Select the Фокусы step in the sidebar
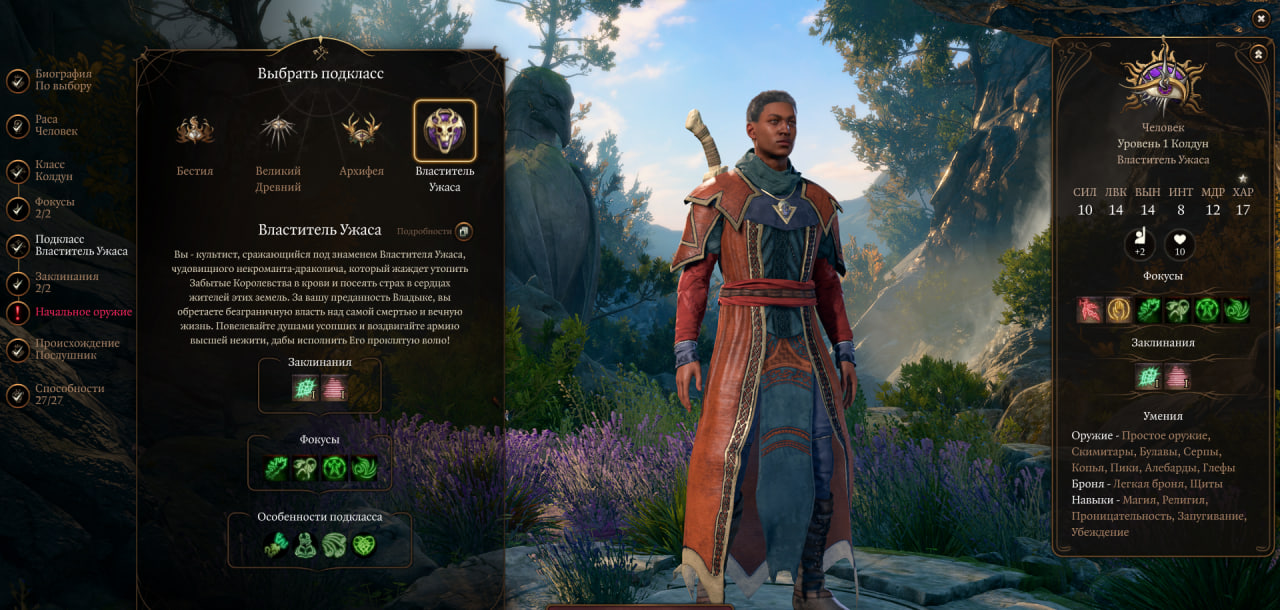1280x610 pixels. click(54, 208)
